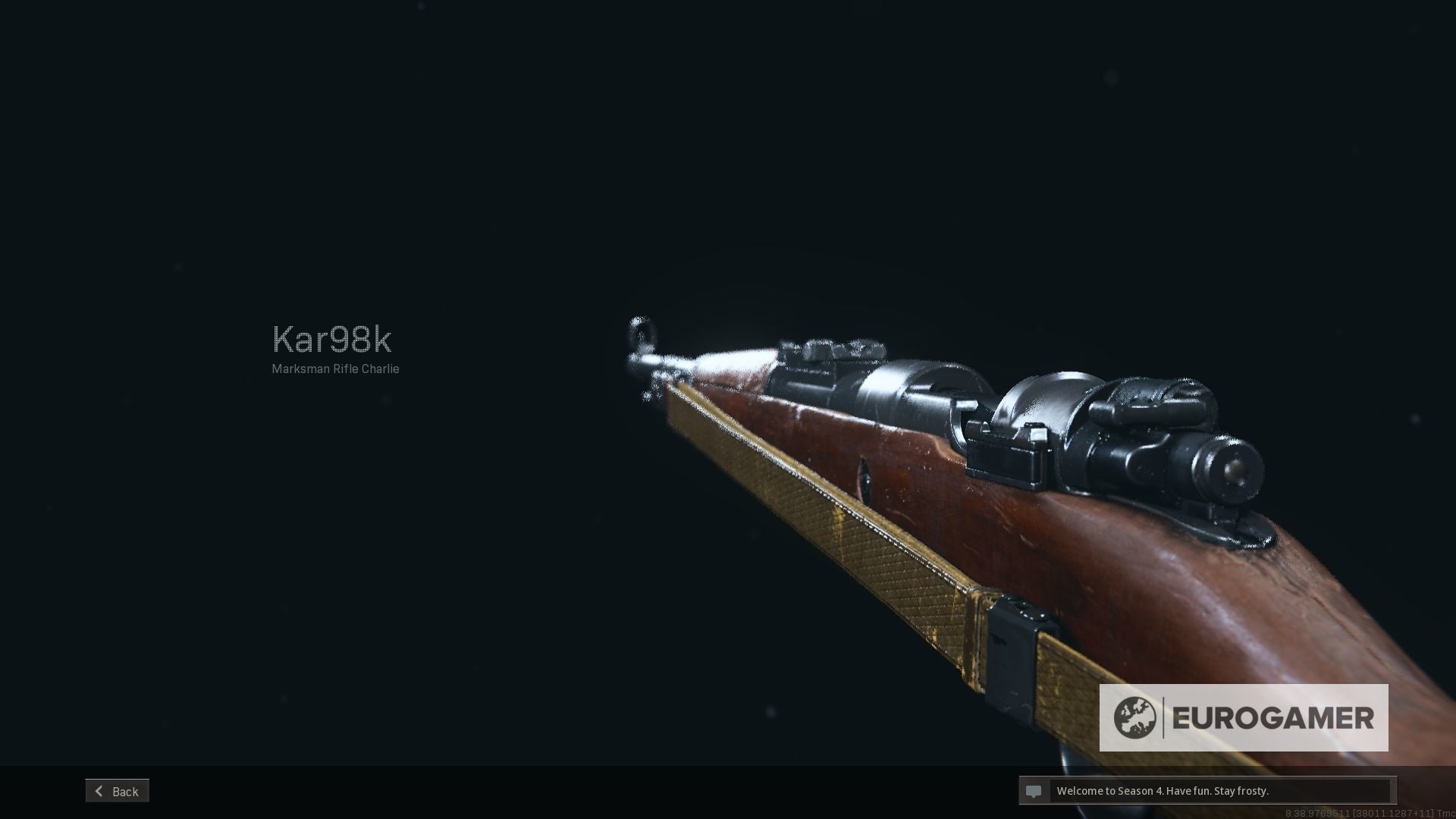Image resolution: width=1456 pixels, height=819 pixels.
Task: Click the chat speech bubble icon
Action: (1034, 791)
